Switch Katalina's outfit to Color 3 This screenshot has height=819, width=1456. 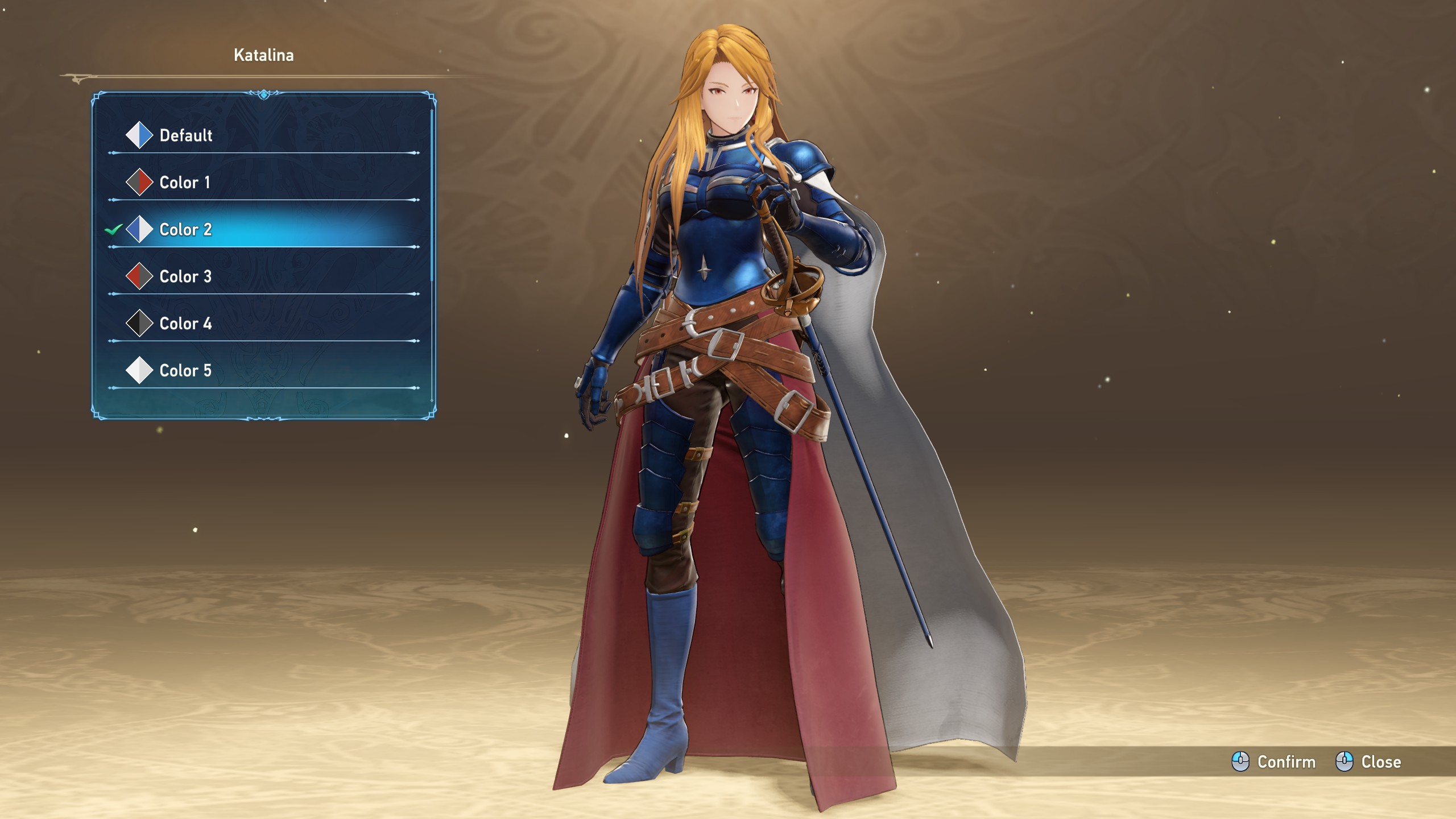click(x=185, y=277)
